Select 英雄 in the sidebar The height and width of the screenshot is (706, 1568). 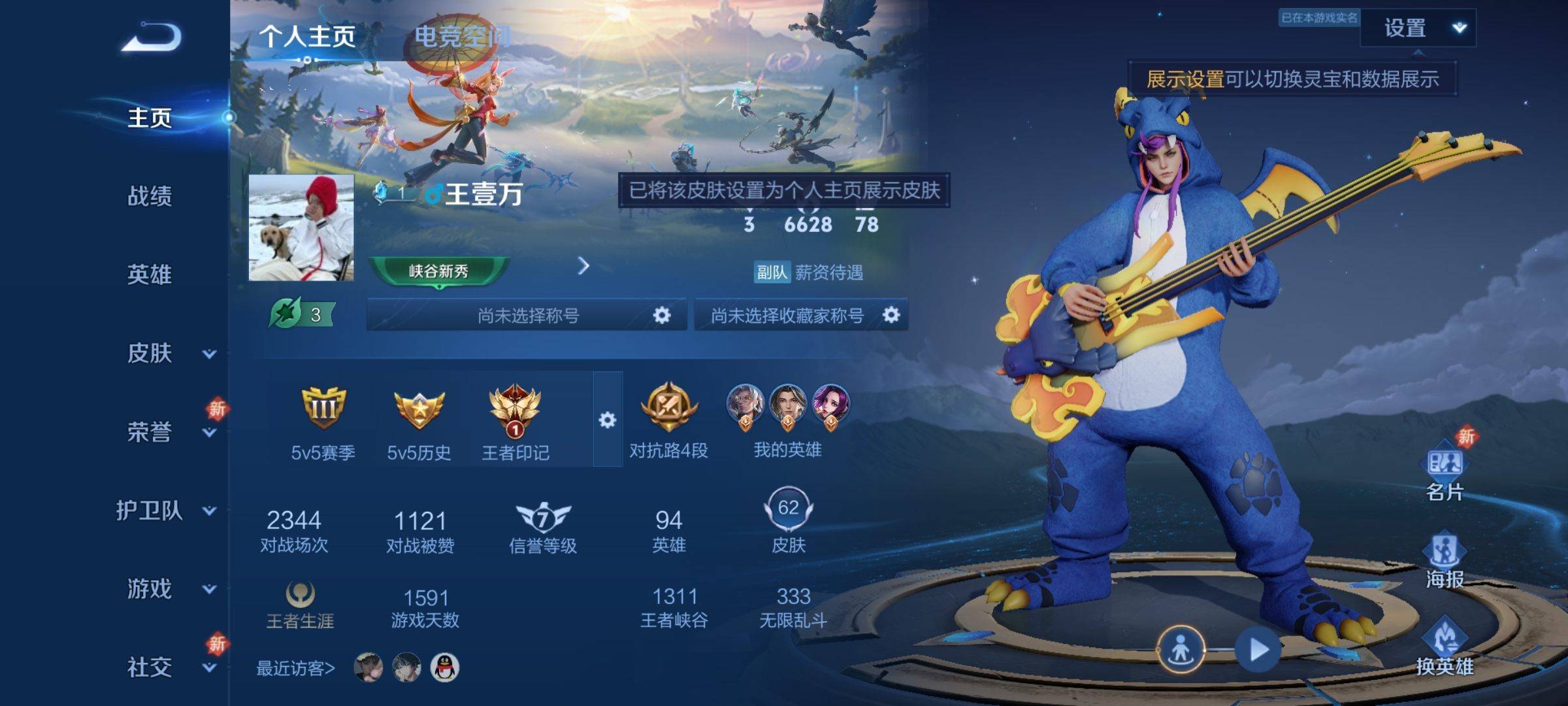click(x=150, y=275)
